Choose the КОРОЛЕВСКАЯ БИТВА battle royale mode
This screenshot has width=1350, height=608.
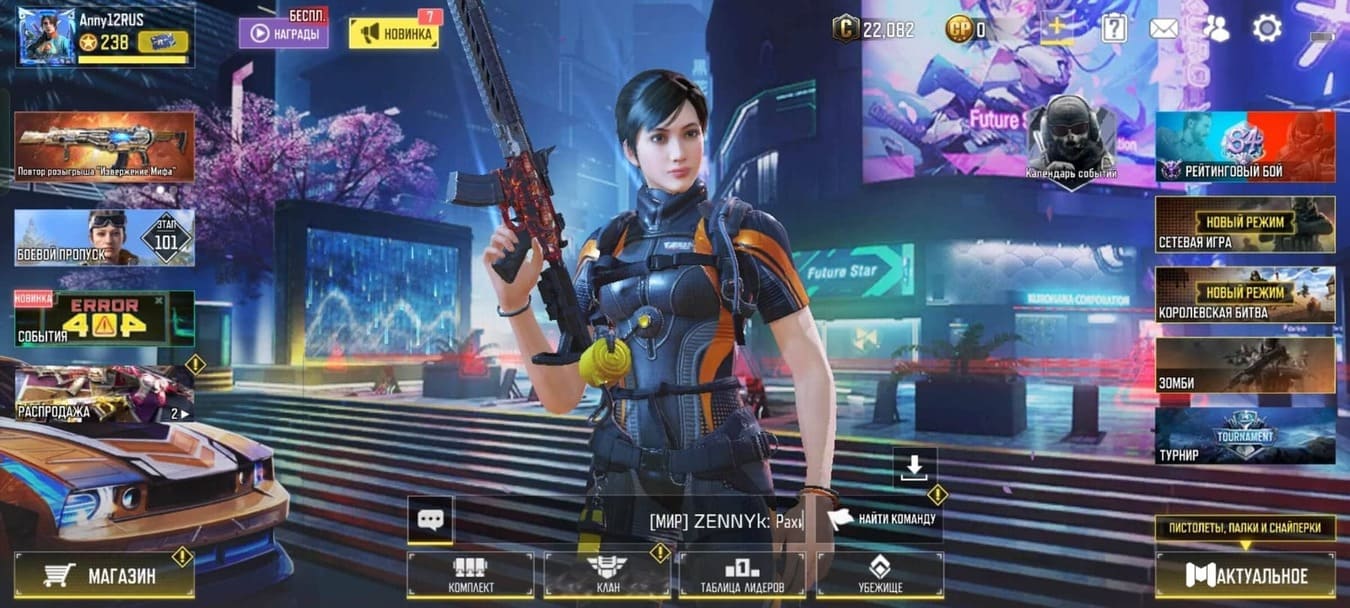click(x=1245, y=294)
